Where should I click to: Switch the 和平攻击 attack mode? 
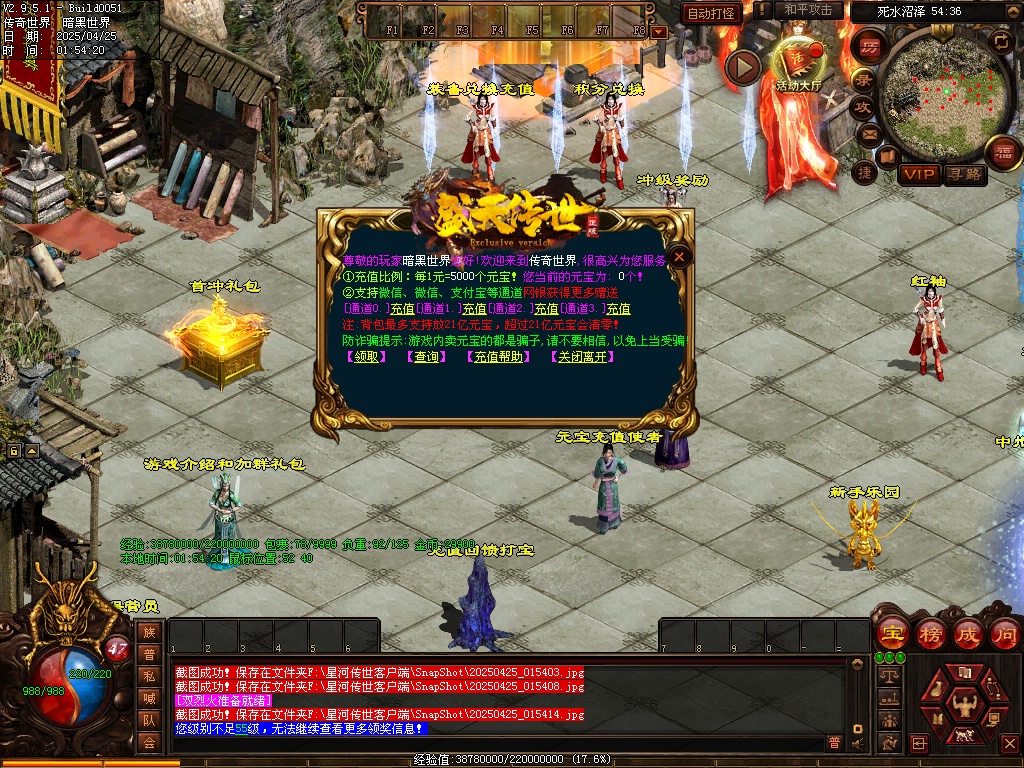pos(809,10)
